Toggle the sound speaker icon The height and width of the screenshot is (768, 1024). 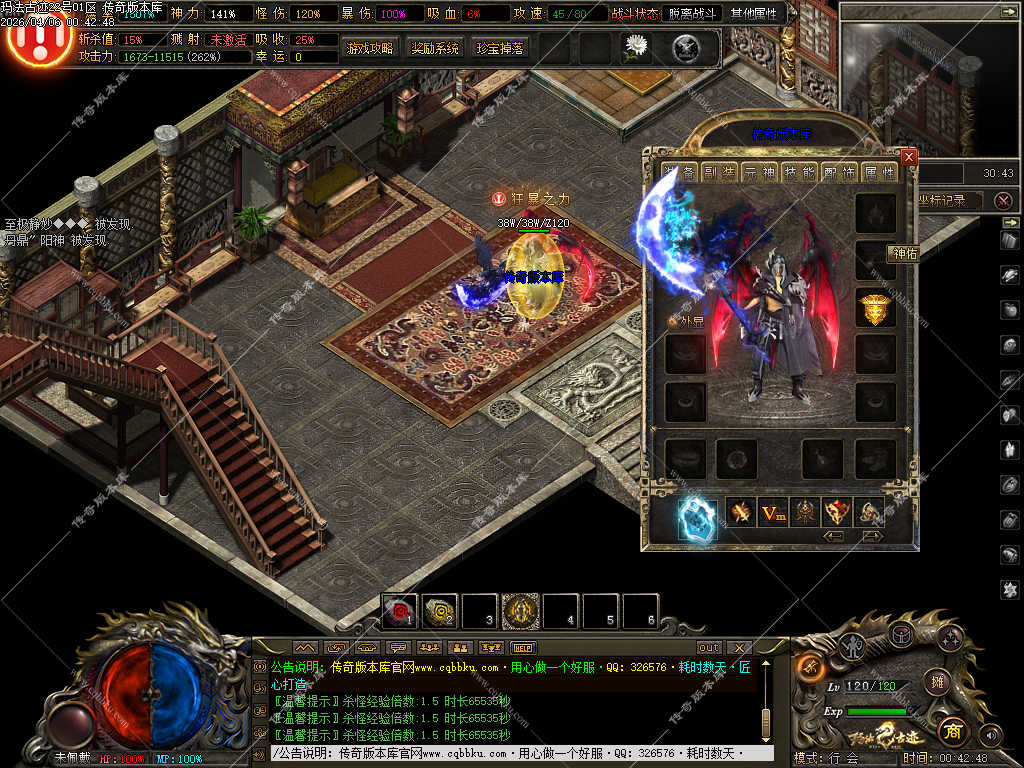990,735
